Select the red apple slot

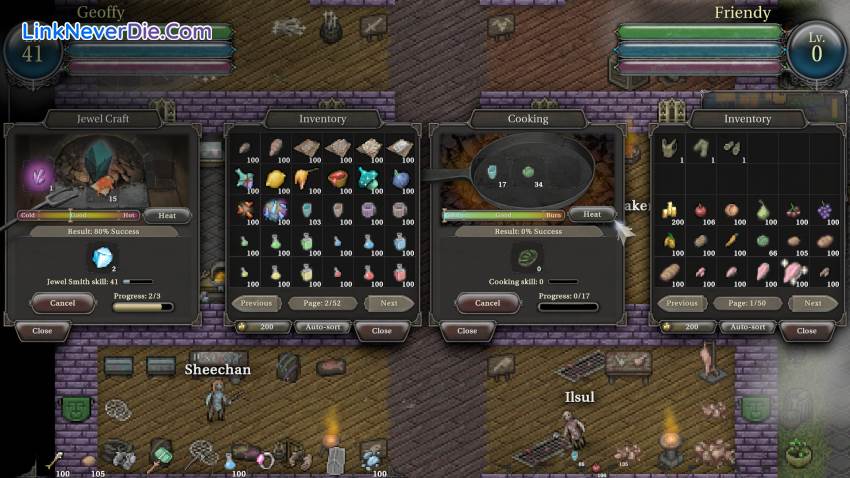coord(700,210)
